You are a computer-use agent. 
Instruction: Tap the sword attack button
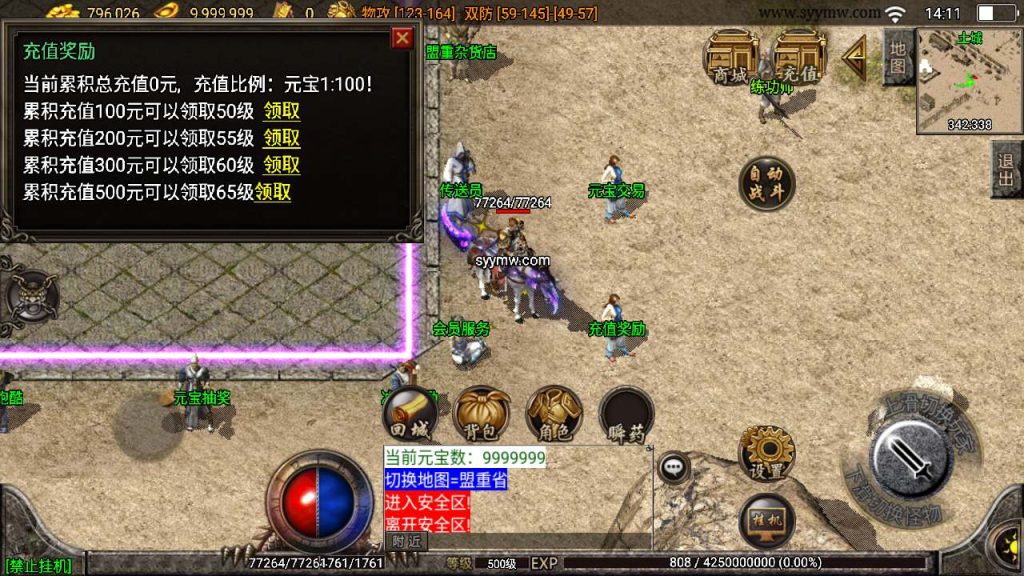click(x=911, y=457)
